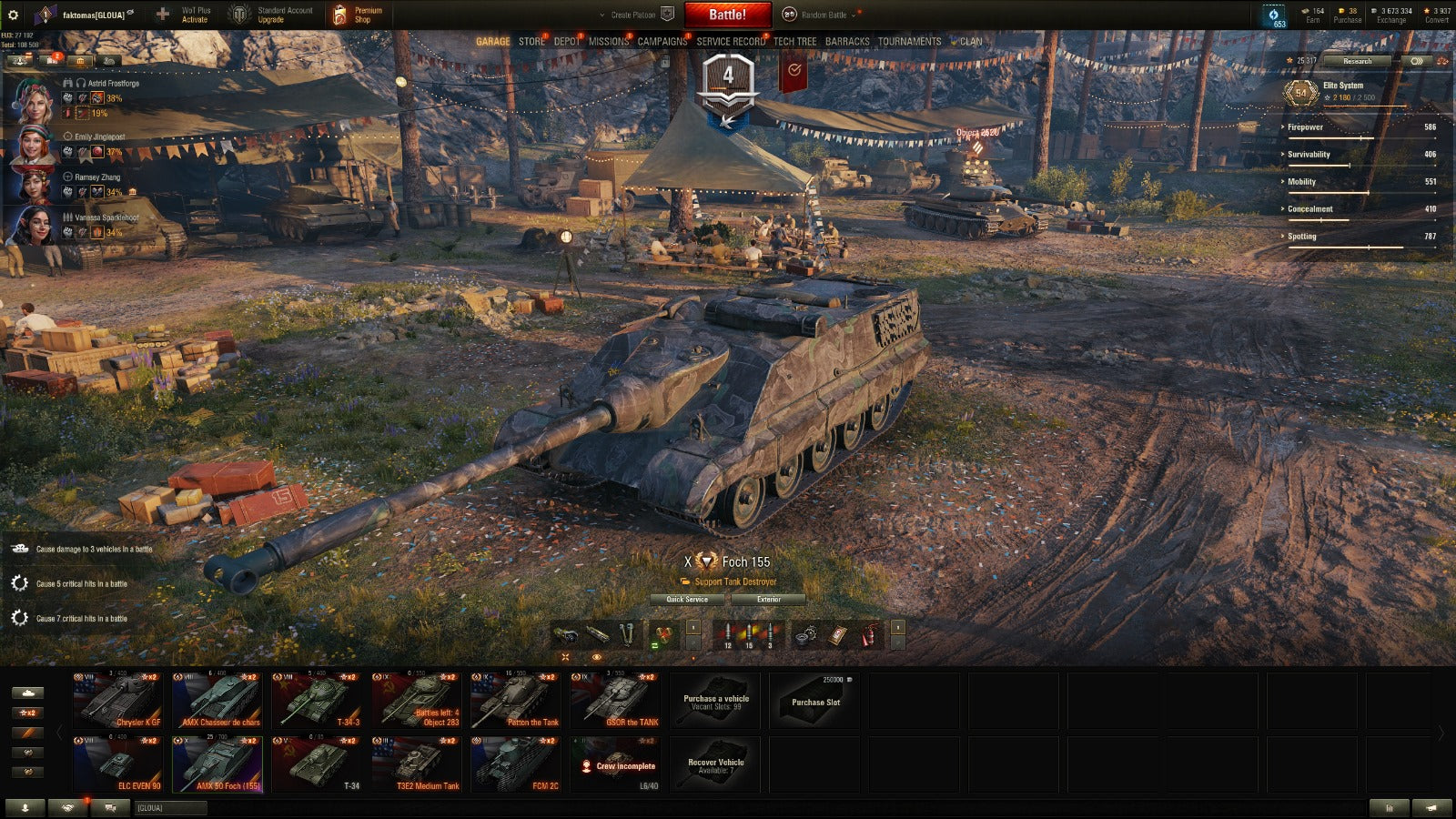Open the CLAN tab
This screenshot has height=819, width=1456.
click(971, 42)
